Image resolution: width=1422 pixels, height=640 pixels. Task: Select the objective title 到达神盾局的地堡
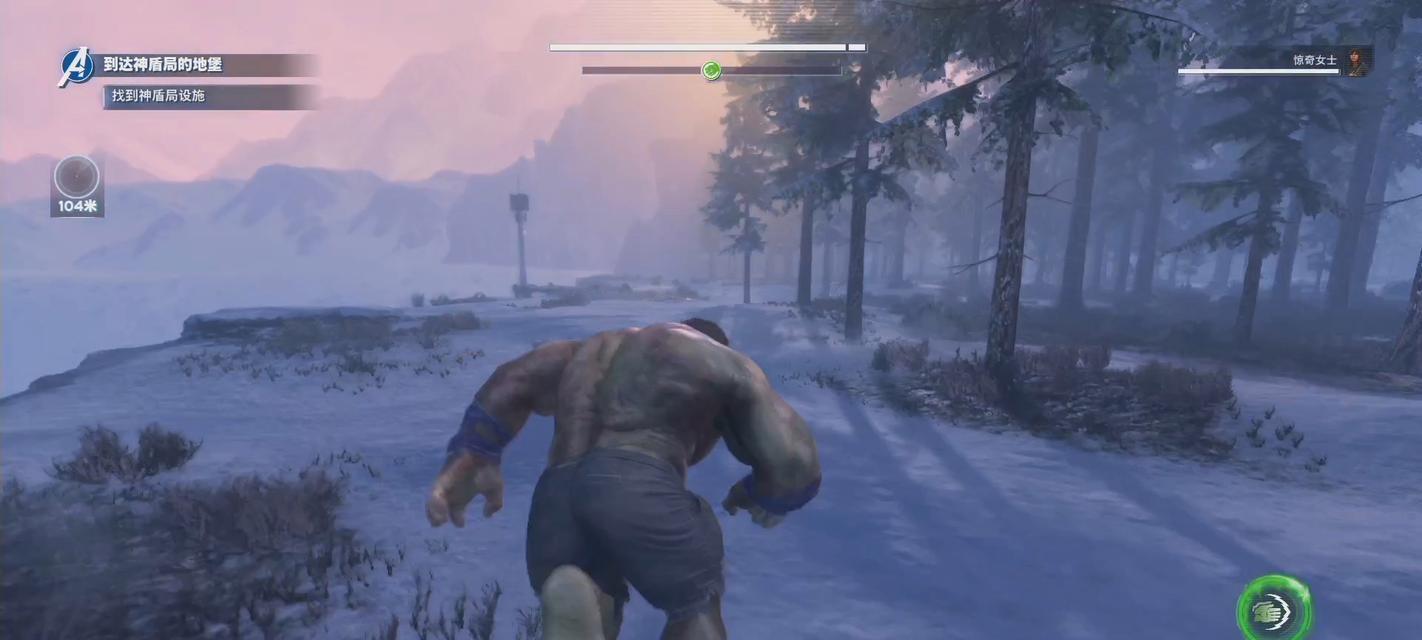[x=163, y=65]
